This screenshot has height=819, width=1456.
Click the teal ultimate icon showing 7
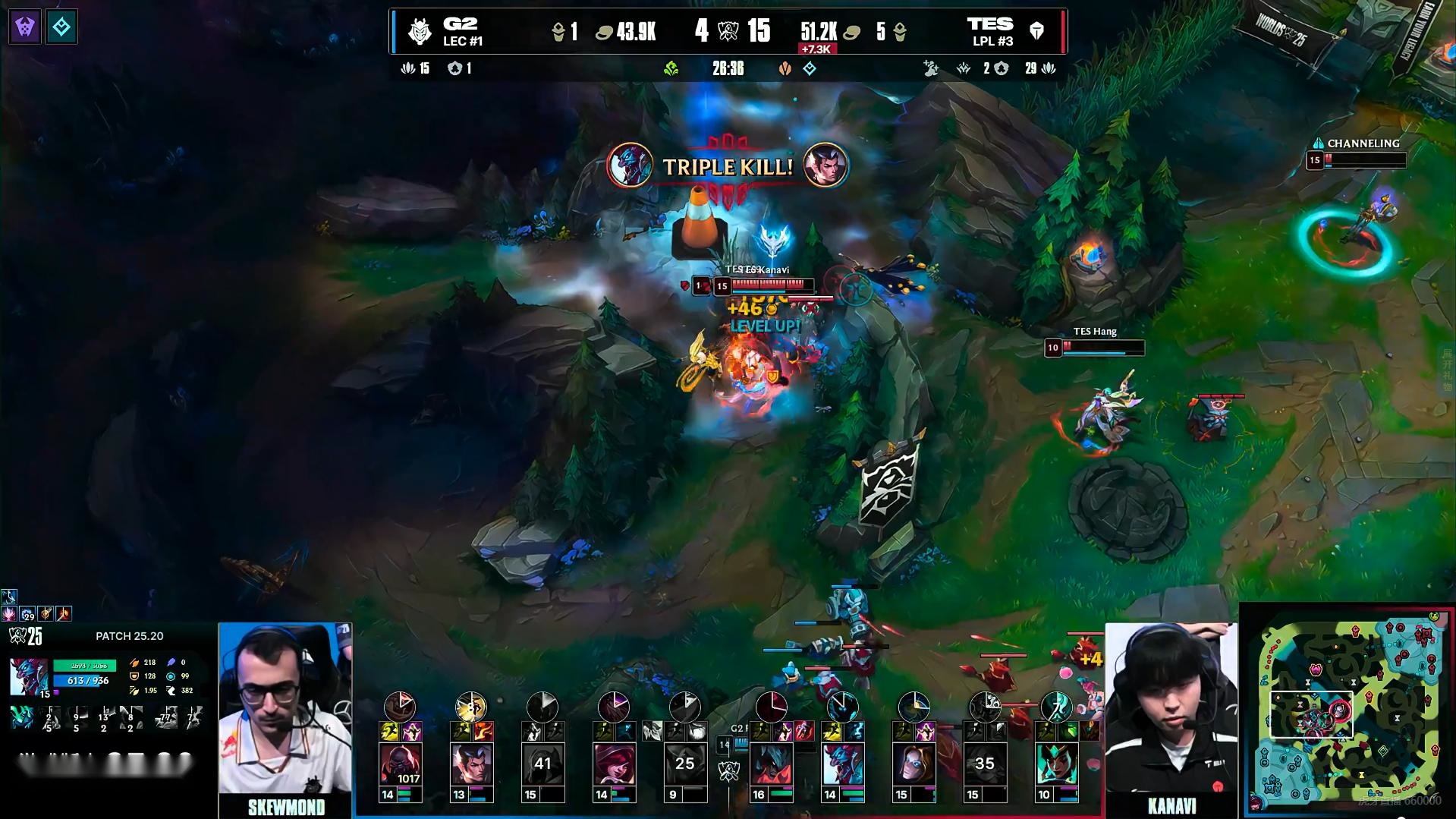1056,707
